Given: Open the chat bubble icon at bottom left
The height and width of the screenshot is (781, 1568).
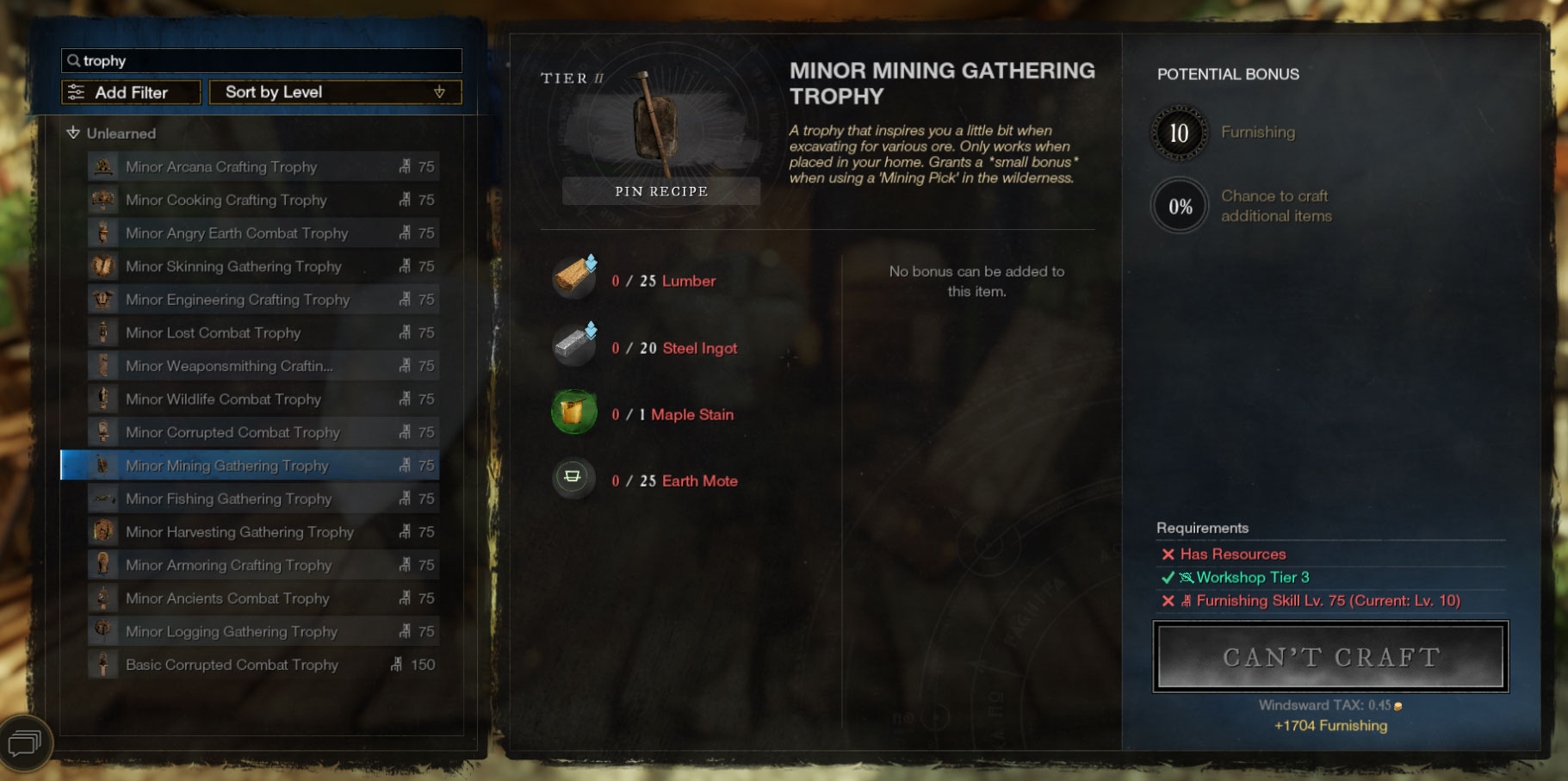Looking at the screenshot, I should coord(26,742).
